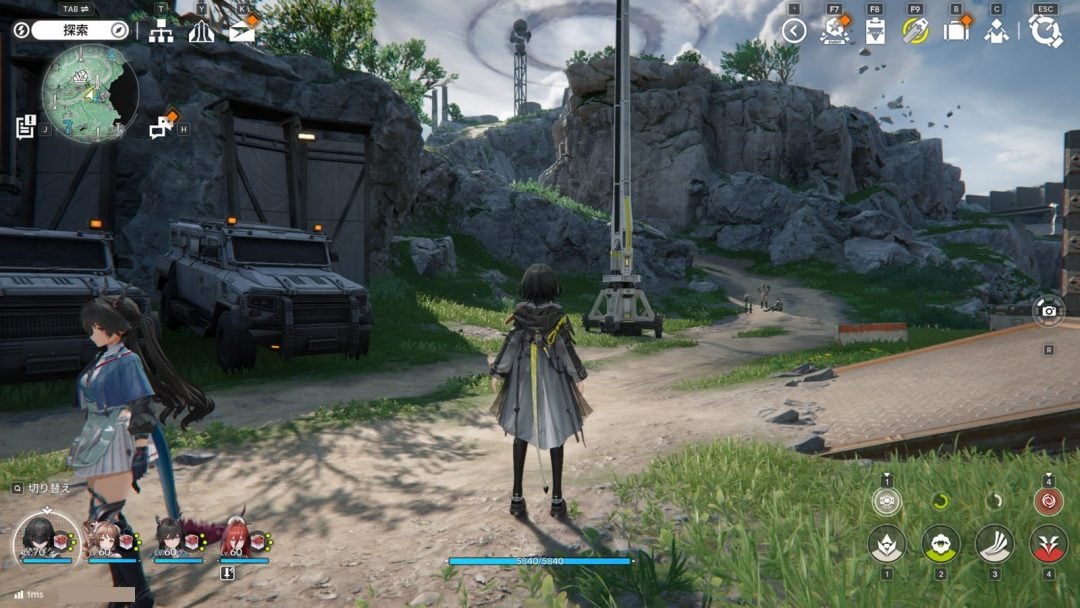The width and height of the screenshot is (1080, 608).
Task: Click the camera photo mode button
Action: pos(1048,311)
